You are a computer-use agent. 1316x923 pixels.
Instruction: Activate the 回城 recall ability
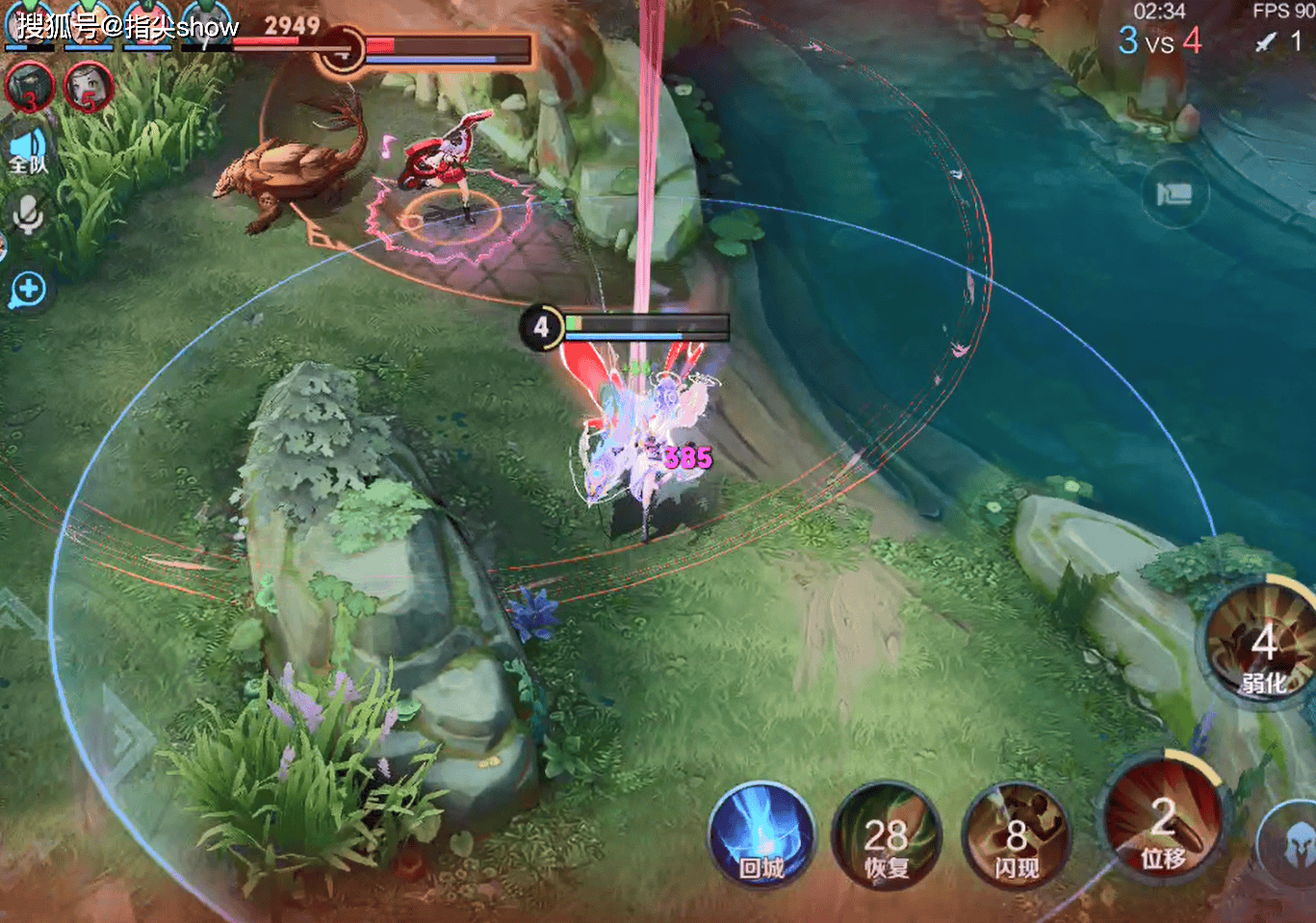(761, 835)
